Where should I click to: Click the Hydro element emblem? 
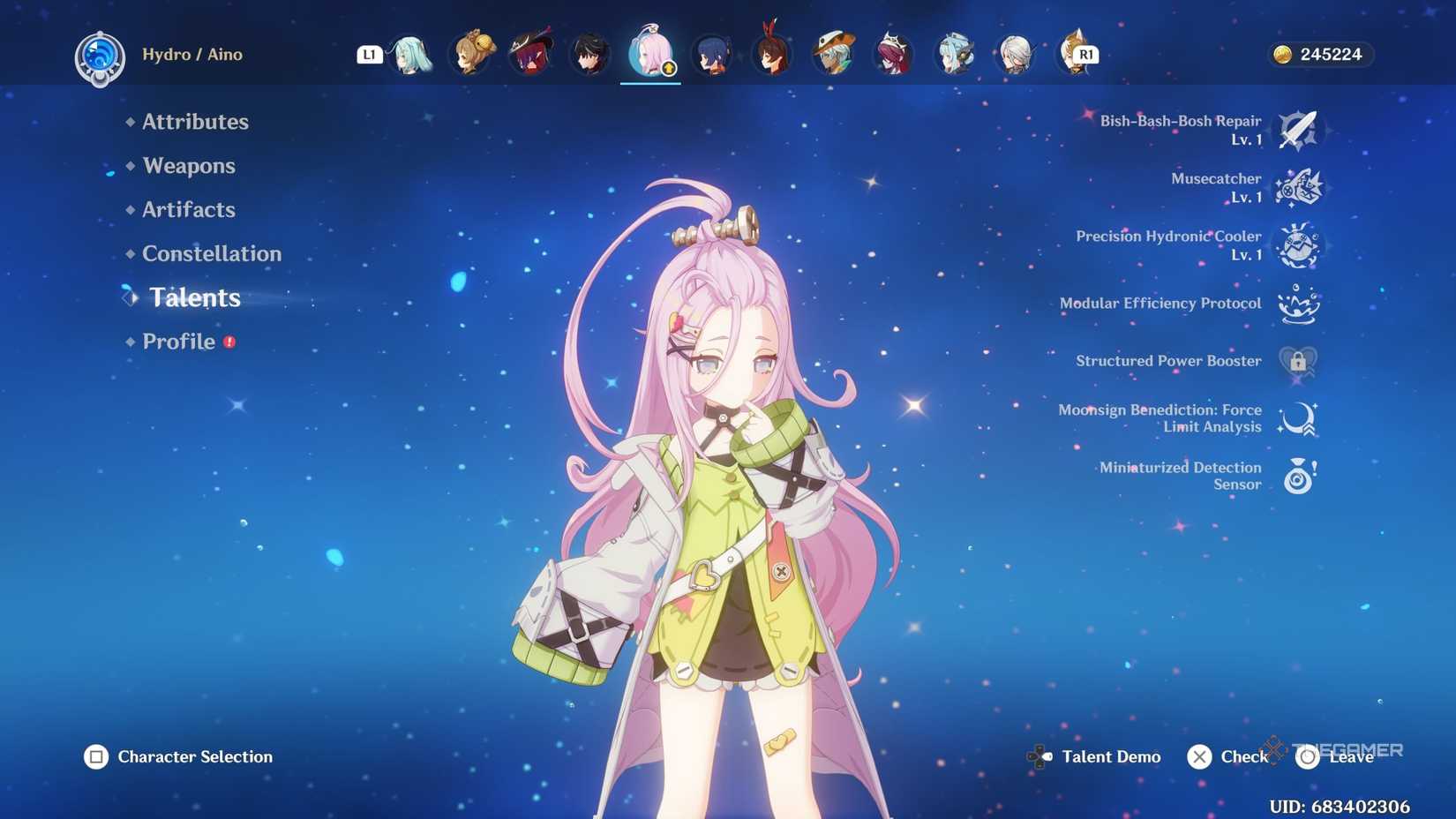tap(100, 58)
